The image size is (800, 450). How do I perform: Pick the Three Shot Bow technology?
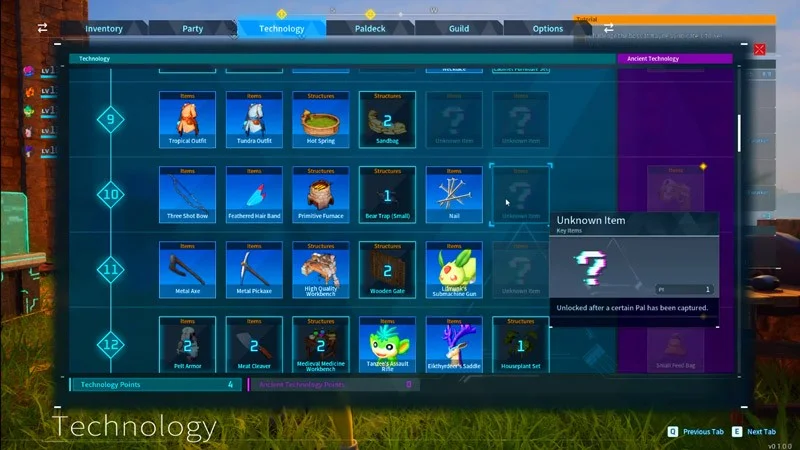coord(187,194)
